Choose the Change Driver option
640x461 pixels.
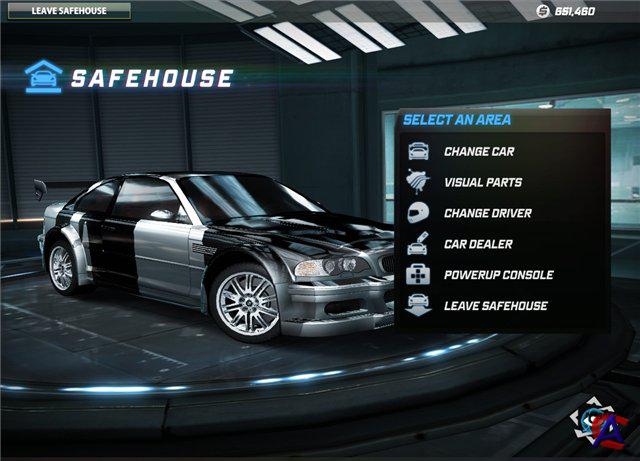coord(487,213)
